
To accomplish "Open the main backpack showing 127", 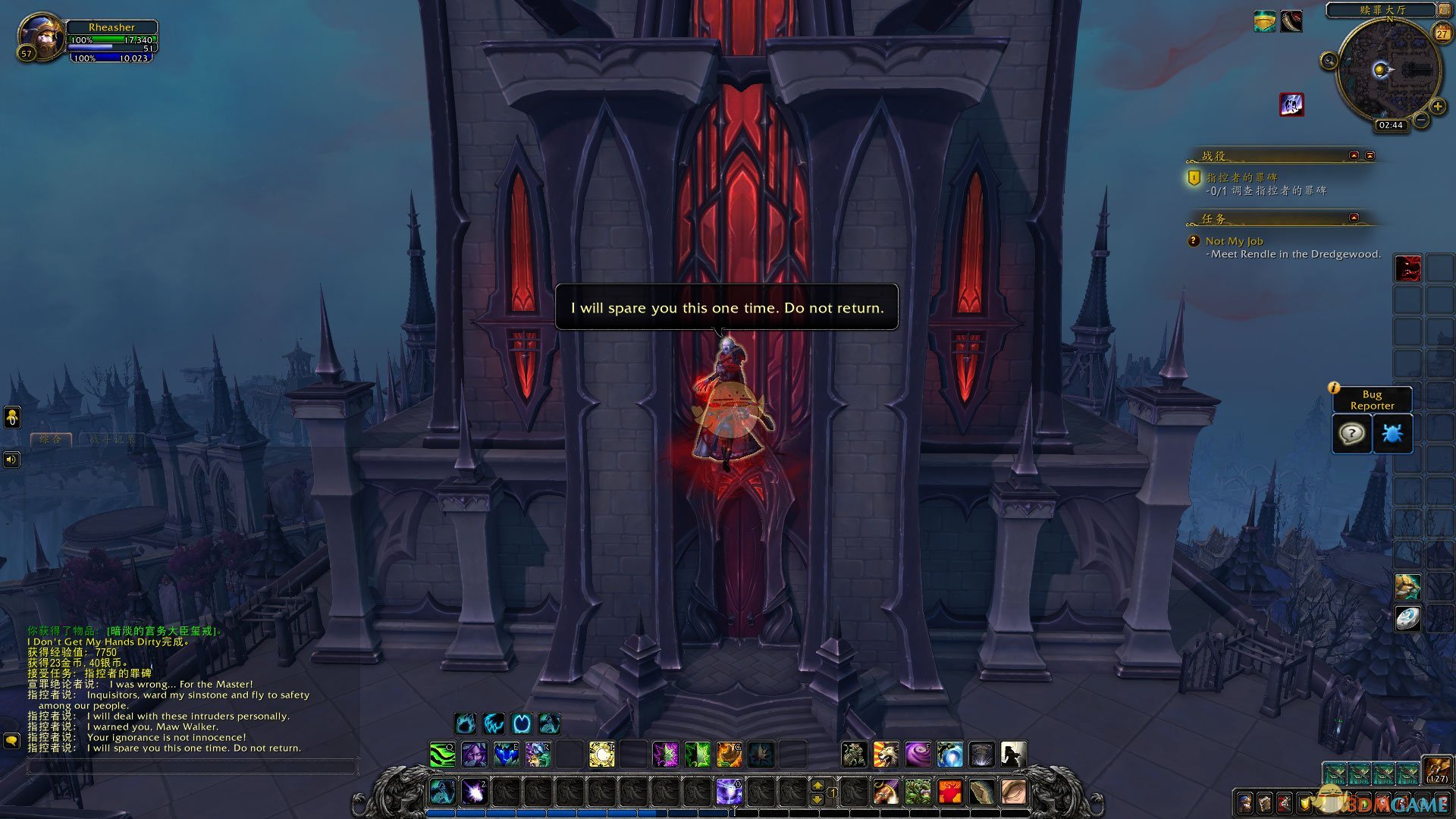I will tap(1436, 770).
